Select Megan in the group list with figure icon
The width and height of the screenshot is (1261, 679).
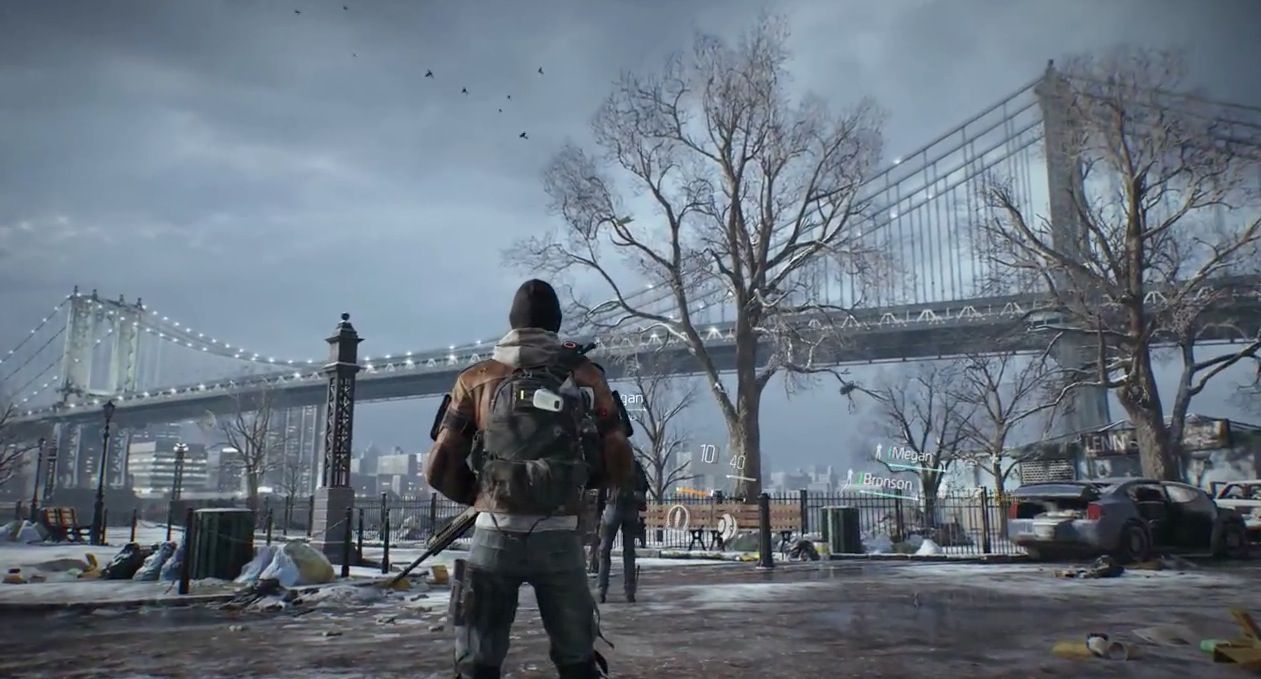tap(908, 454)
